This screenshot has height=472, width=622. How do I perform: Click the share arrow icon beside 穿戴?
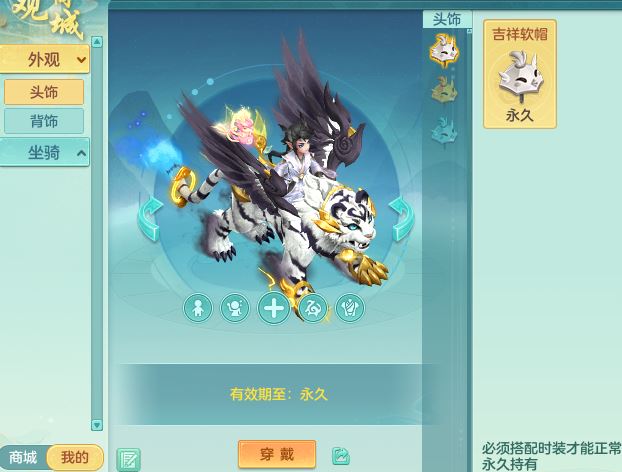(341, 455)
